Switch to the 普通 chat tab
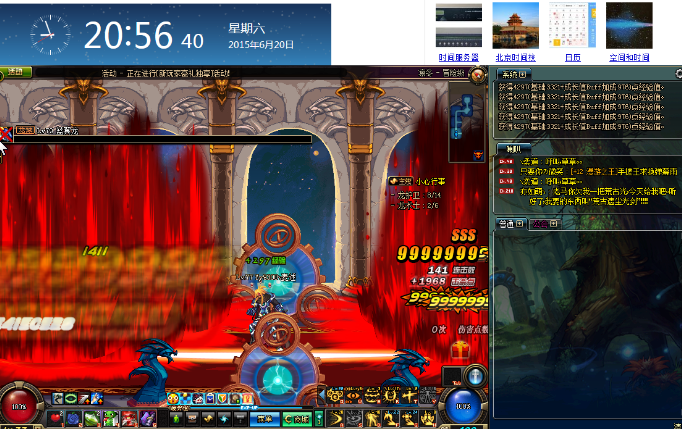Screen dimensions: 682x429 pos(511,225)
